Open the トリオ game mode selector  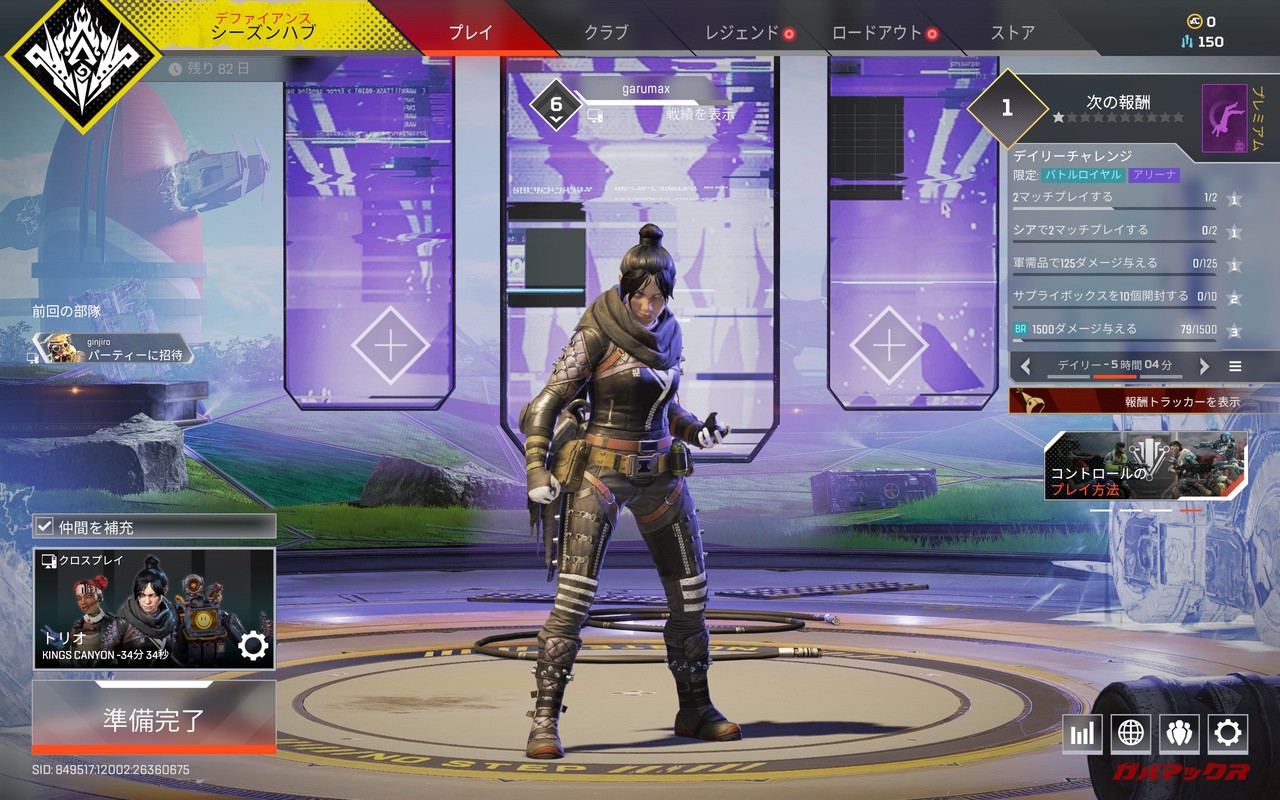click(x=154, y=608)
